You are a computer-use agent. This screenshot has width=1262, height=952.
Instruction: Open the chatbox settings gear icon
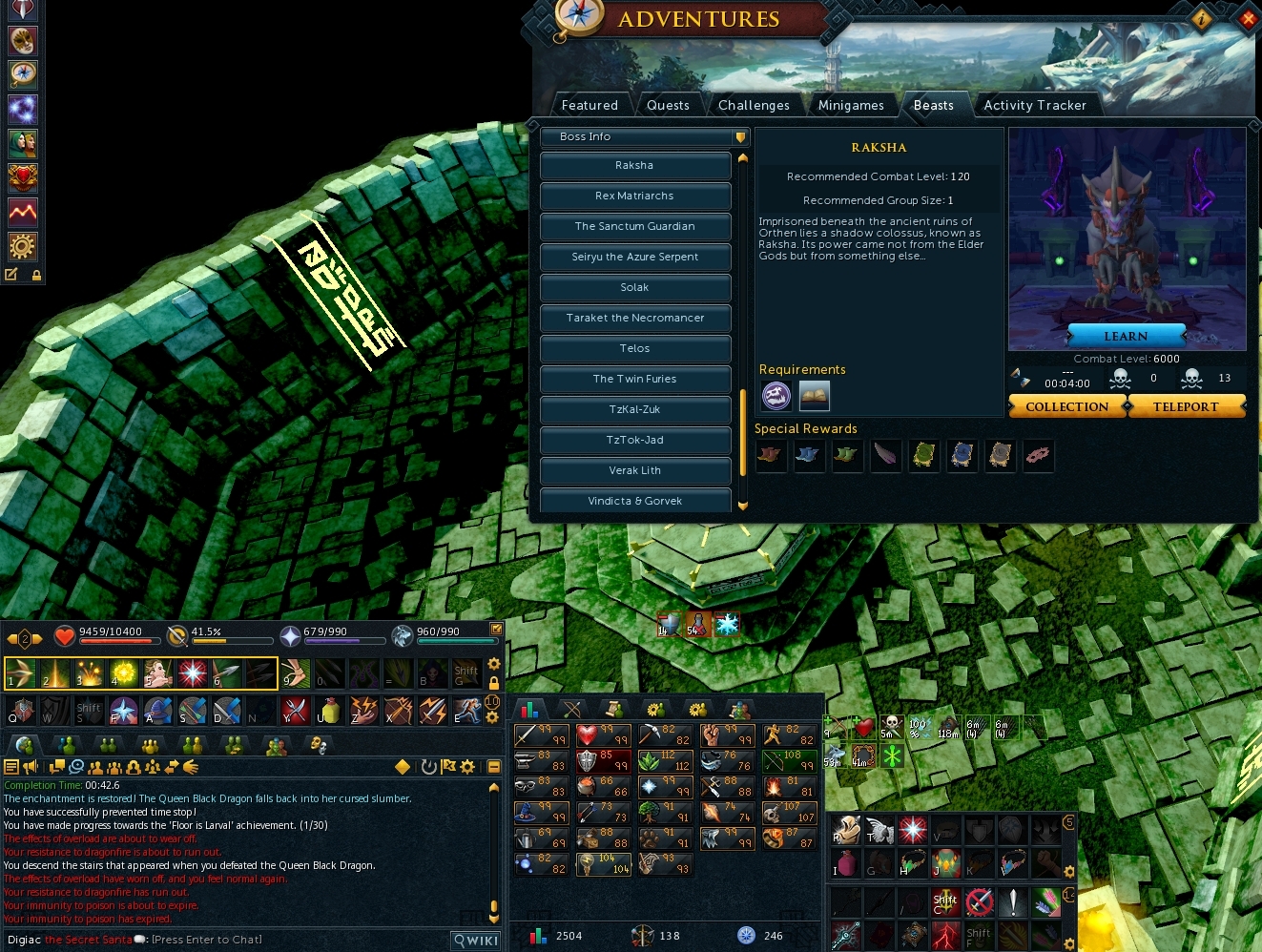pos(467,766)
